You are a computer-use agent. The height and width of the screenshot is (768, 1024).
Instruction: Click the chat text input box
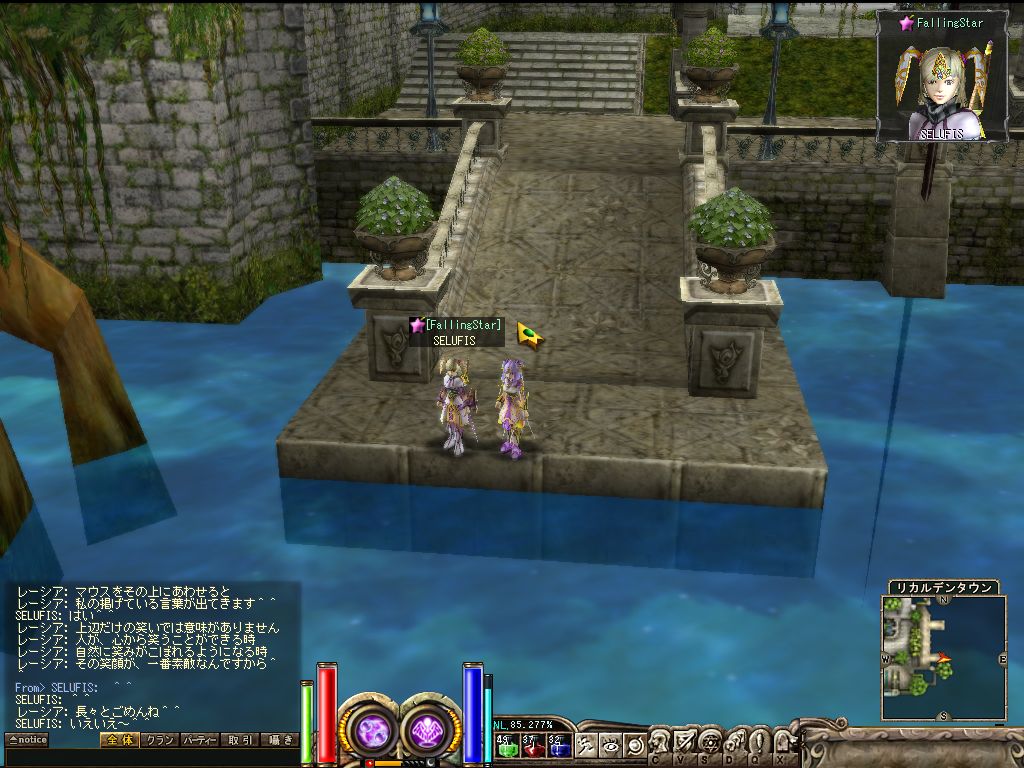click(150, 758)
